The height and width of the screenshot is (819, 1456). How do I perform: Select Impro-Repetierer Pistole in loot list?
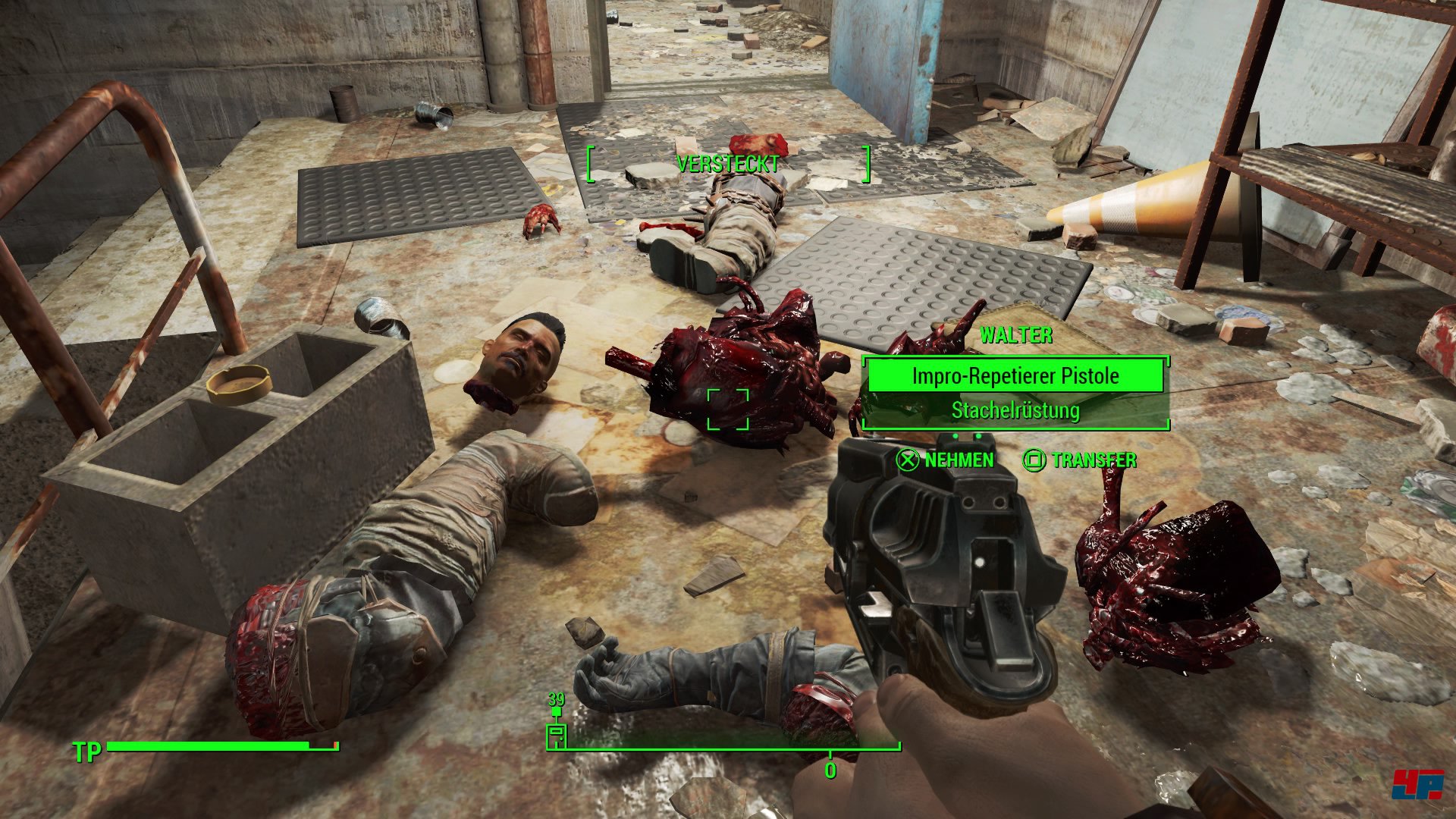(1015, 376)
